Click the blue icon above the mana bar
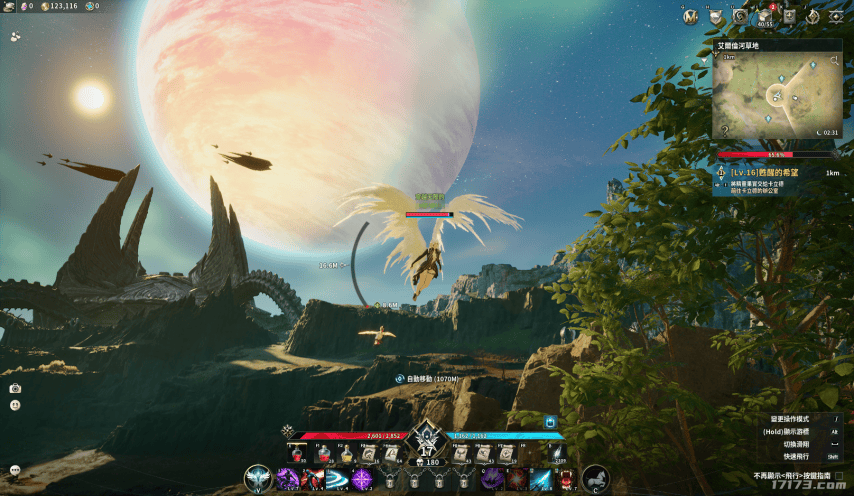The width and height of the screenshot is (854, 496). tap(549, 423)
